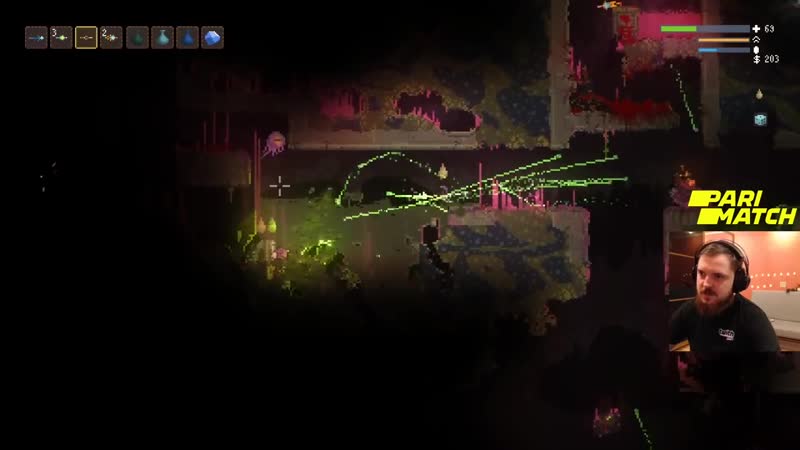Select the blue crystal item slot
The width and height of the screenshot is (800, 450).
(x=212, y=38)
